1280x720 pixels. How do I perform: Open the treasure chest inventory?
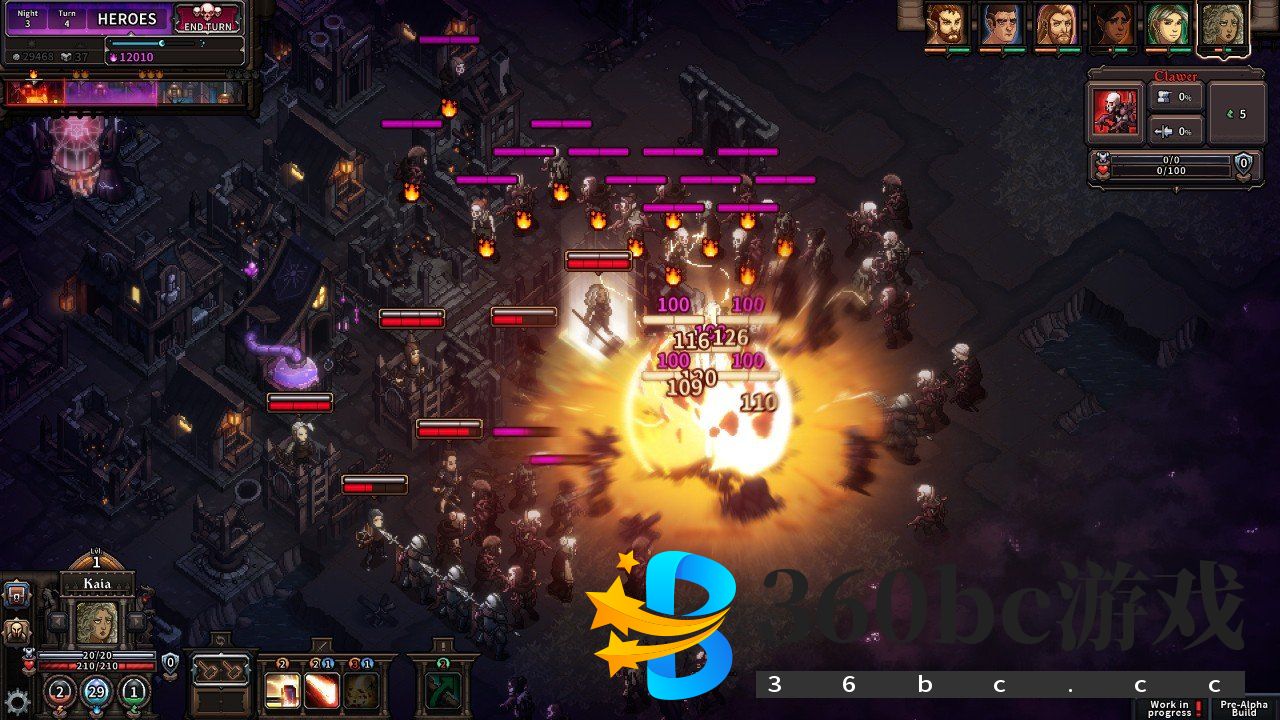(17, 596)
